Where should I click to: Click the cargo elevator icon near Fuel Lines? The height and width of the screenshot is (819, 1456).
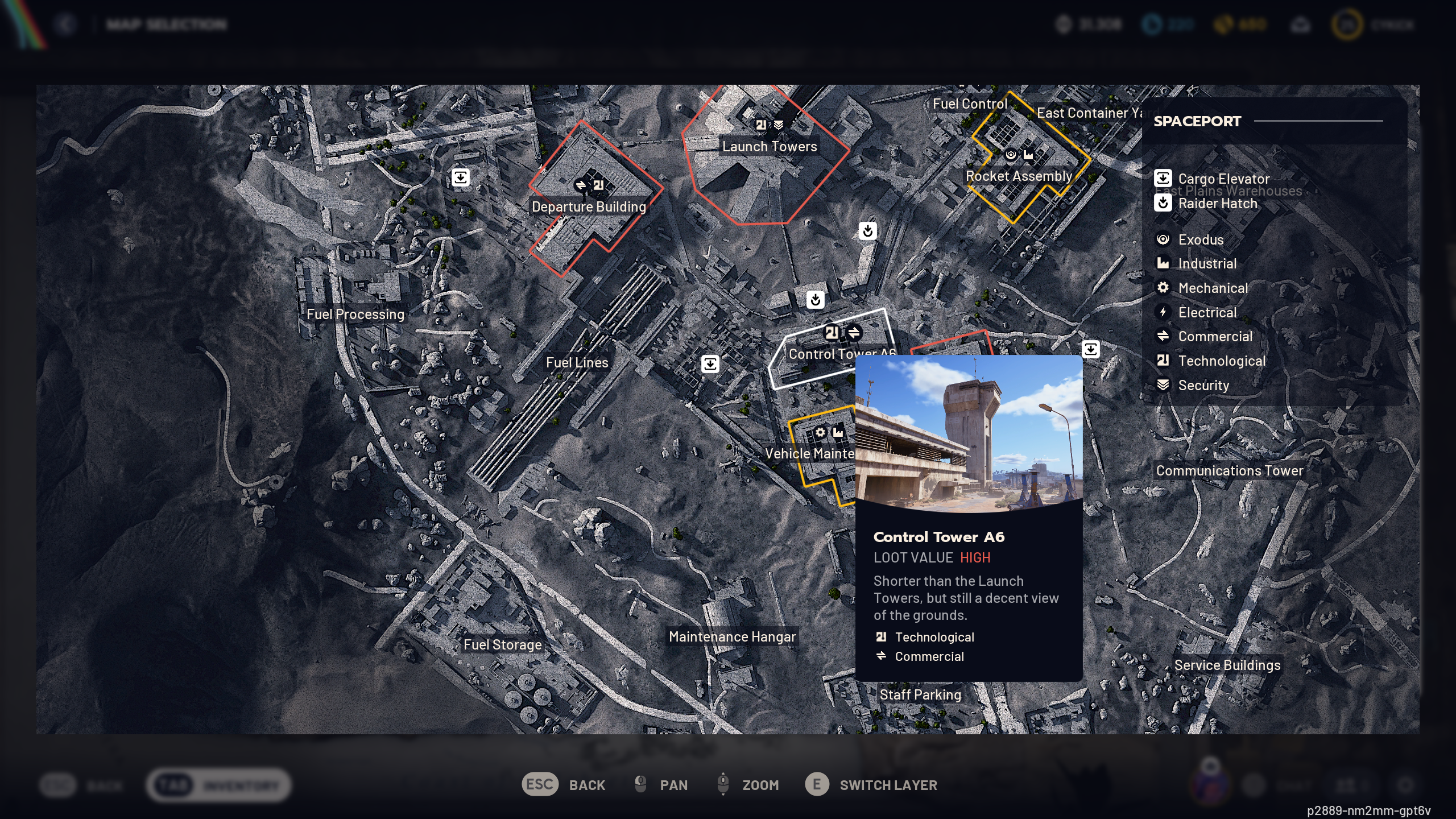(x=711, y=363)
